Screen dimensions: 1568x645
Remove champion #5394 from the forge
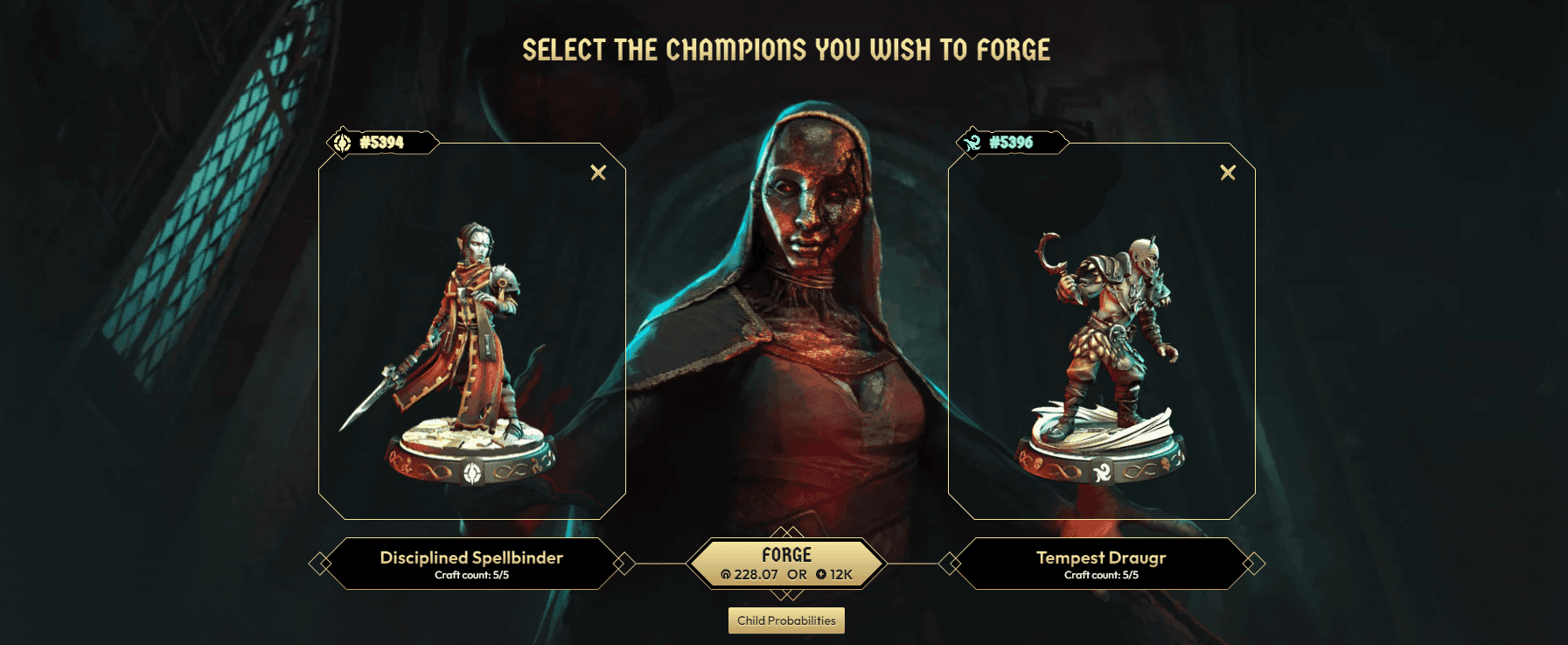tap(598, 172)
